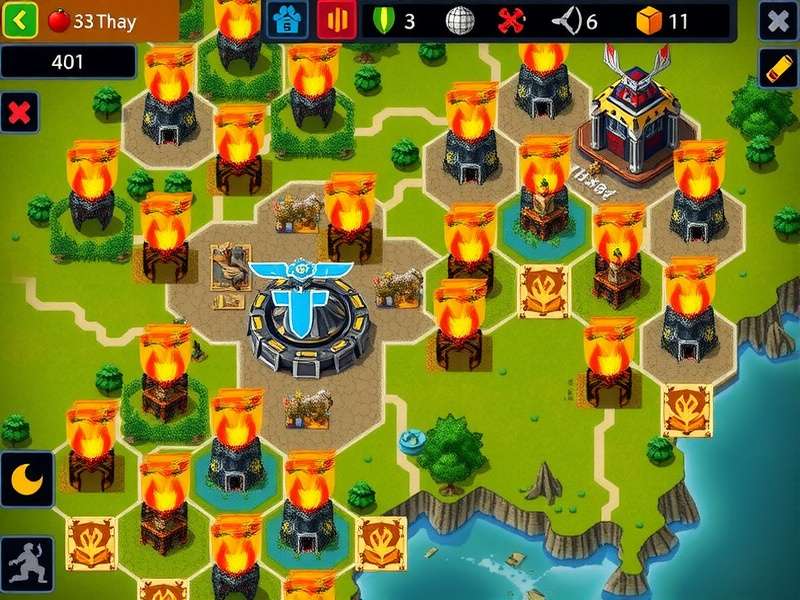Click the red X cancel button

coord(18,111)
